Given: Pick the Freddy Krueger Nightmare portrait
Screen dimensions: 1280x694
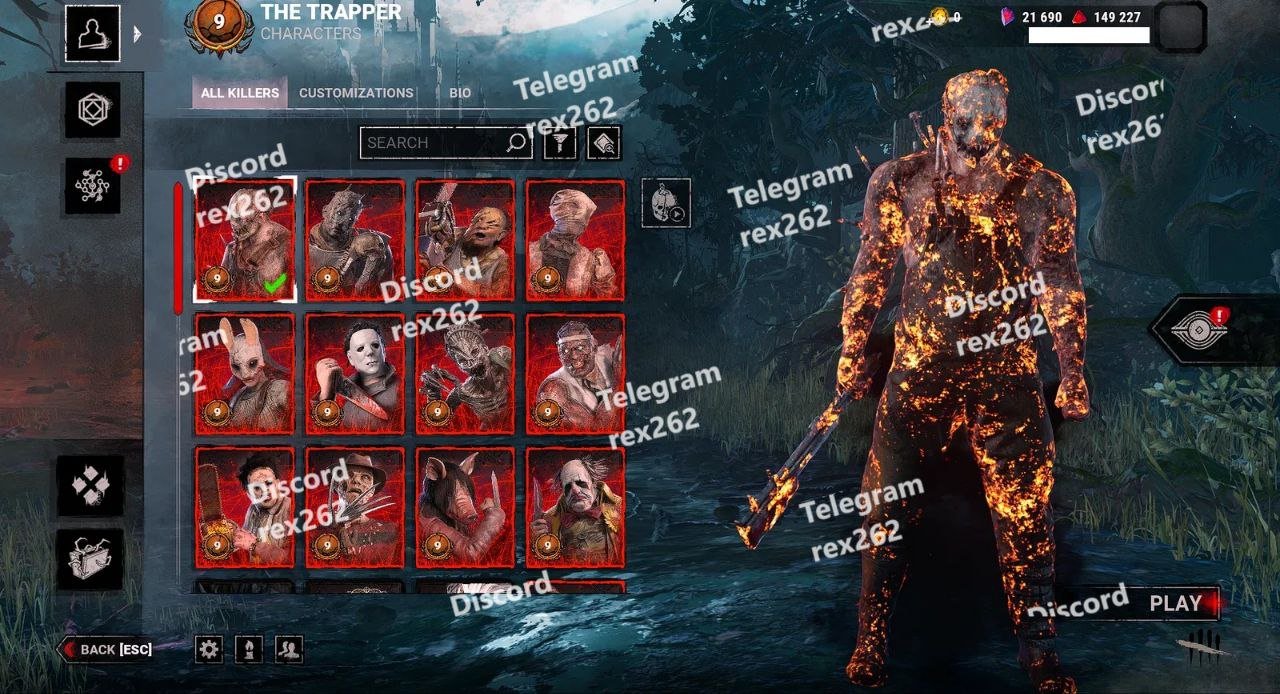Looking at the screenshot, I should pos(355,507).
